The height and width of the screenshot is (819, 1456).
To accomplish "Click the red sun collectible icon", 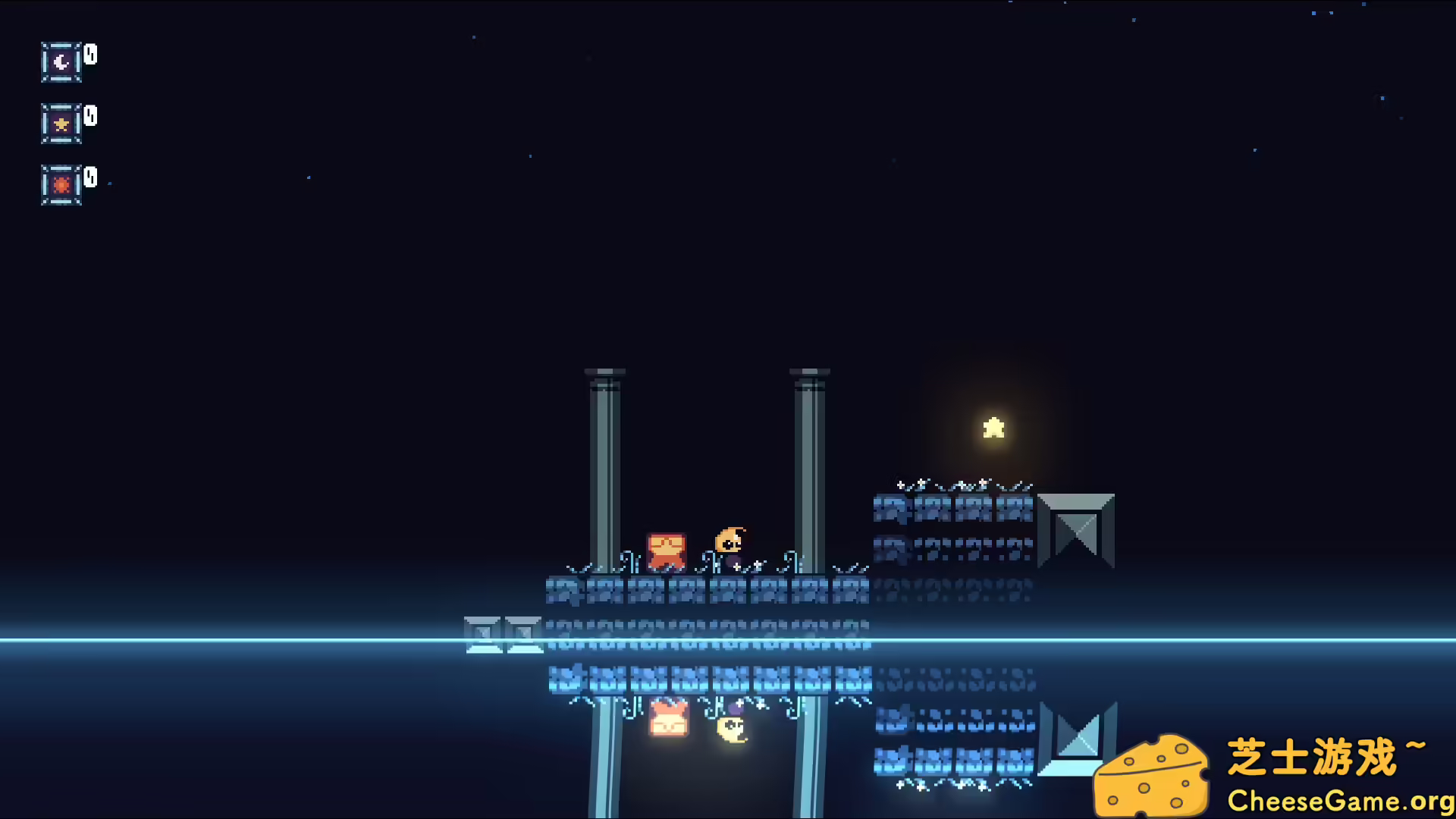I will pyautogui.click(x=61, y=185).
